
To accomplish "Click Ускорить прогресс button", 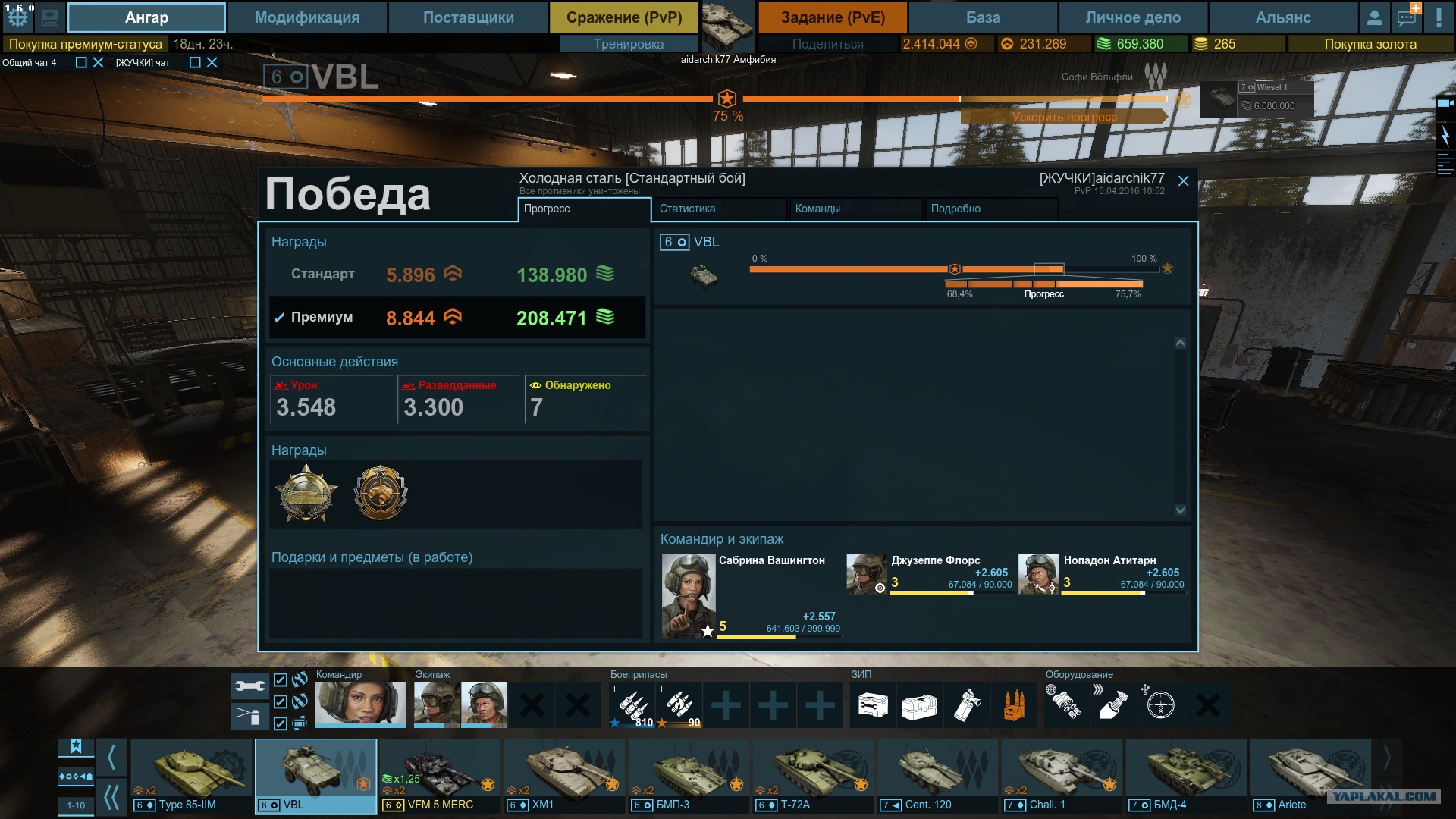I will pos(1063,117).
